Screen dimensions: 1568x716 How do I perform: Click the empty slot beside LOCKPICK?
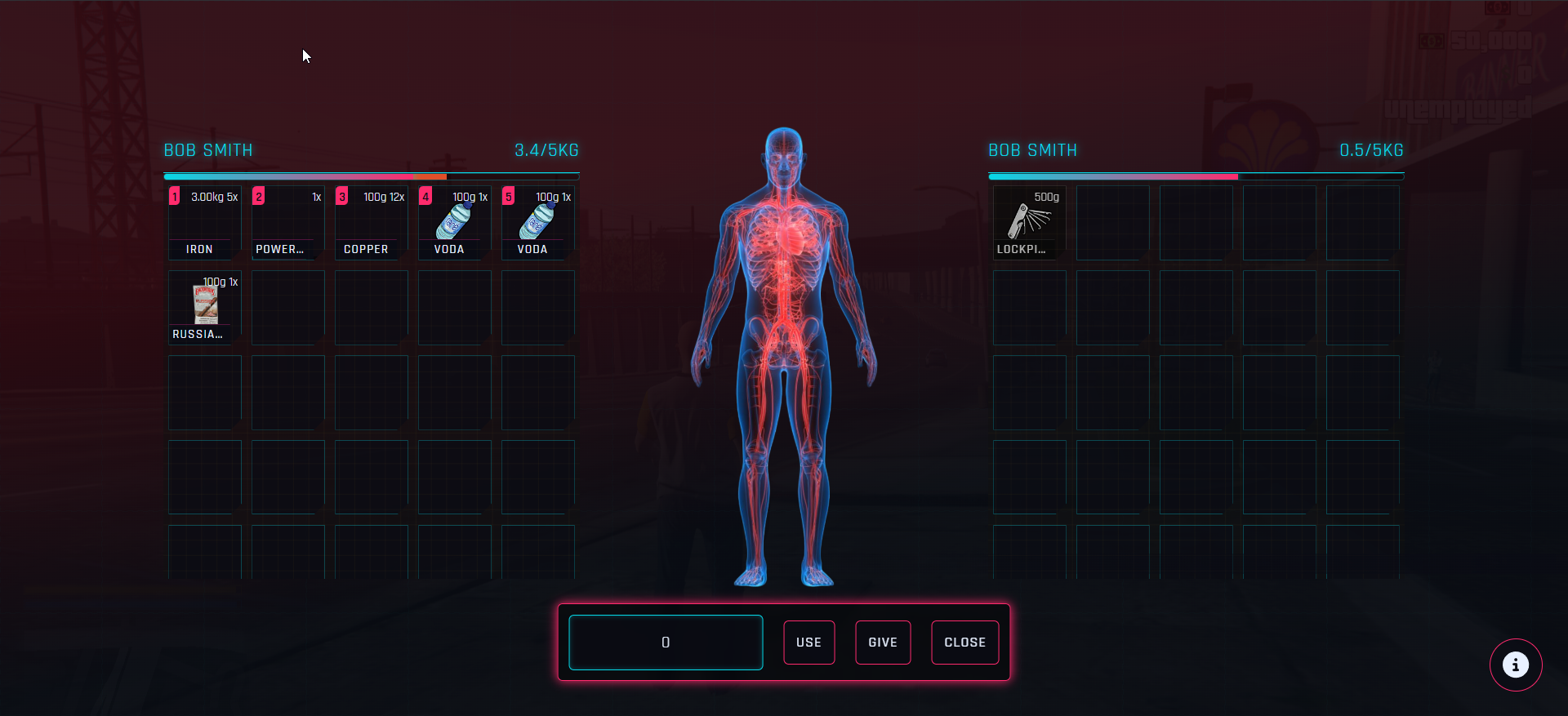tap(1111, 223)
